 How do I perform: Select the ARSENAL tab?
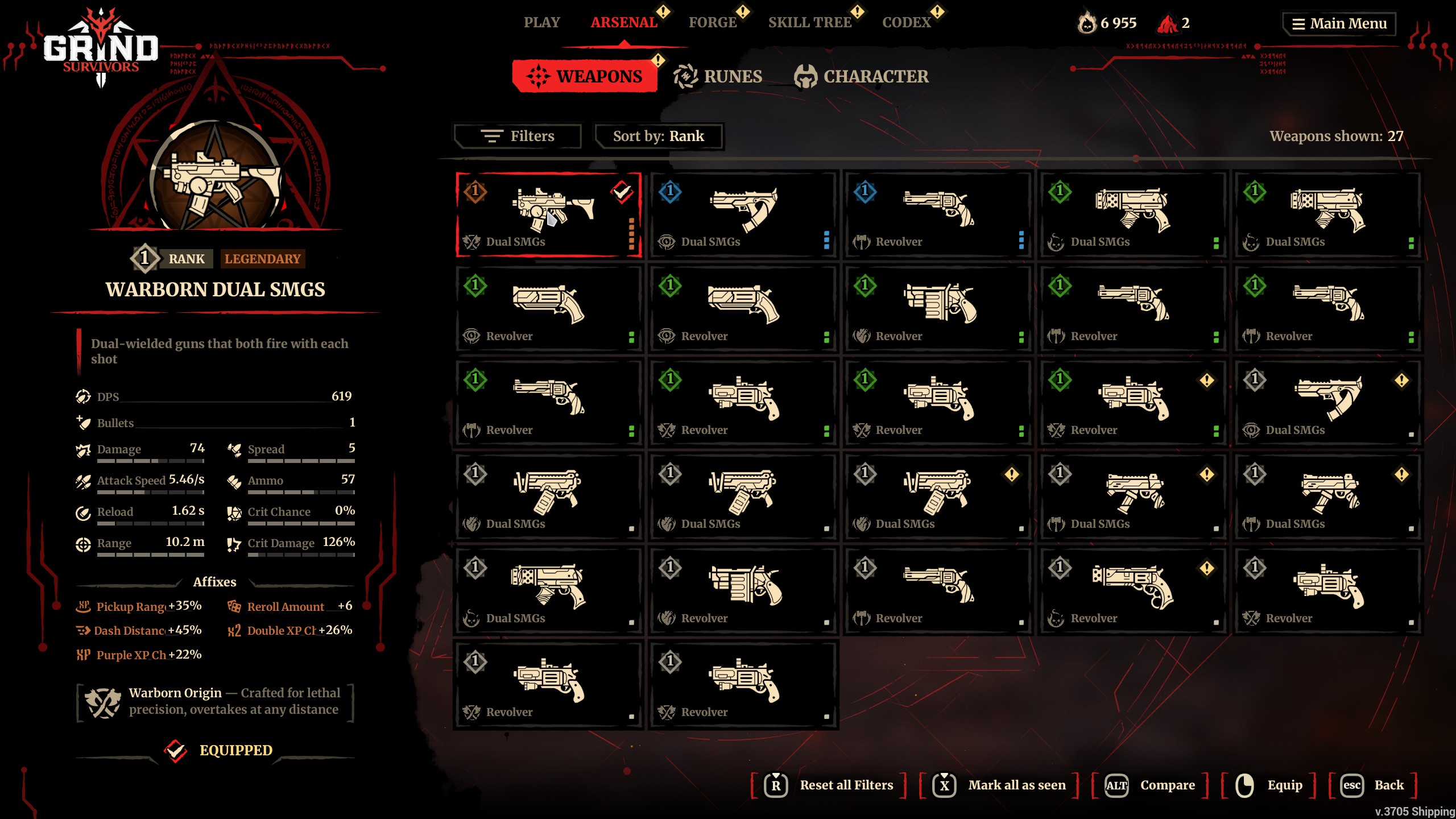click(x=623, y=23)
